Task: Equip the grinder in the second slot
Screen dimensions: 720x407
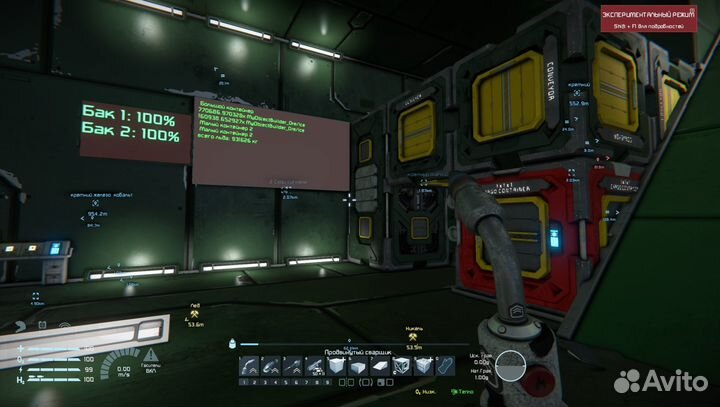Action: (271, 368)
